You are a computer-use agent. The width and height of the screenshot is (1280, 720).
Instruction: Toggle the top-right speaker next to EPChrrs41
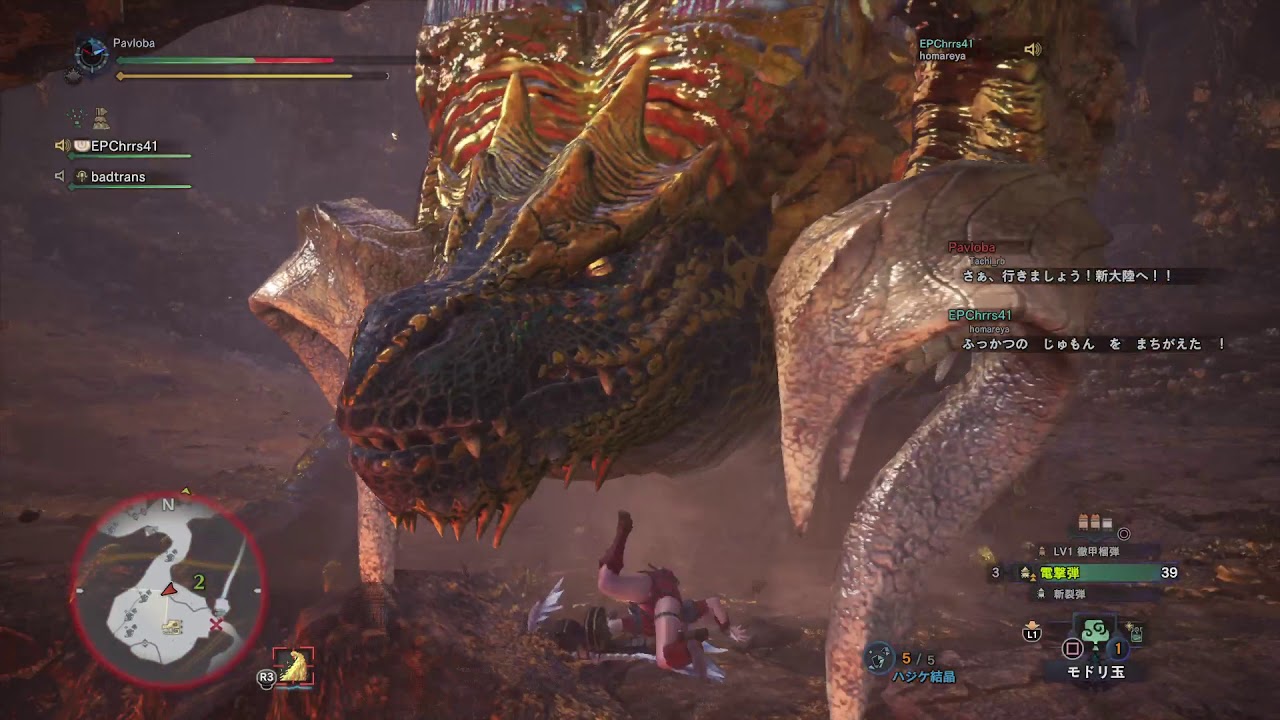[x=1034, y=46]
